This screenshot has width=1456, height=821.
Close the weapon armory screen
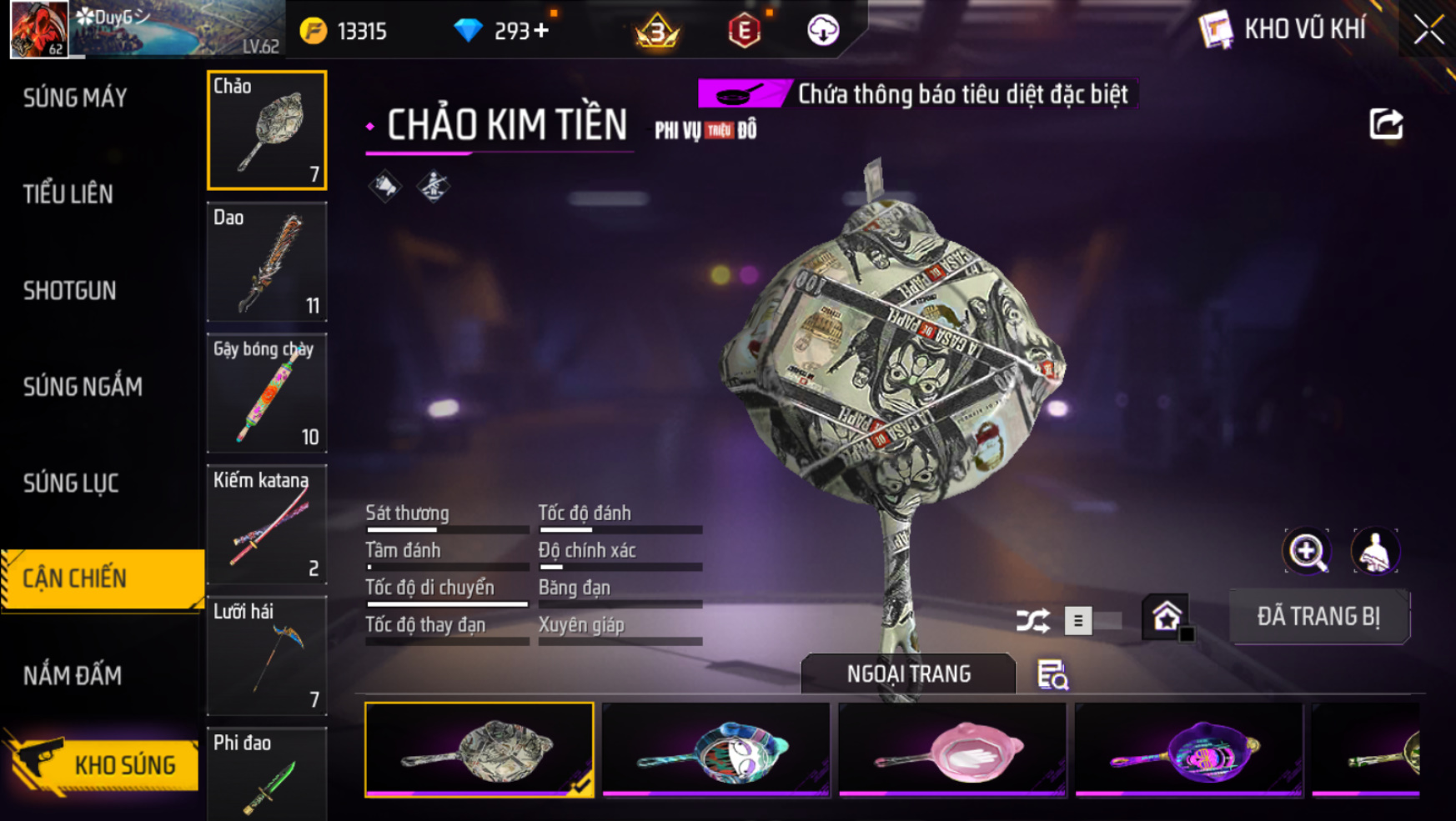pos(1428,30)
